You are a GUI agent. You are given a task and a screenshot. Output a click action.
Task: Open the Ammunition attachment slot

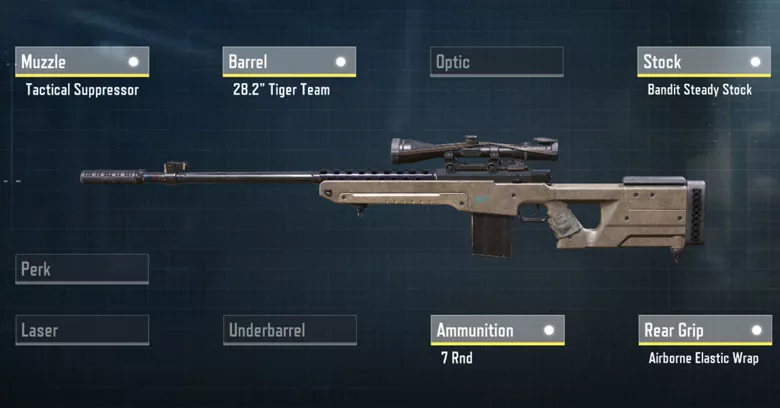497,330
